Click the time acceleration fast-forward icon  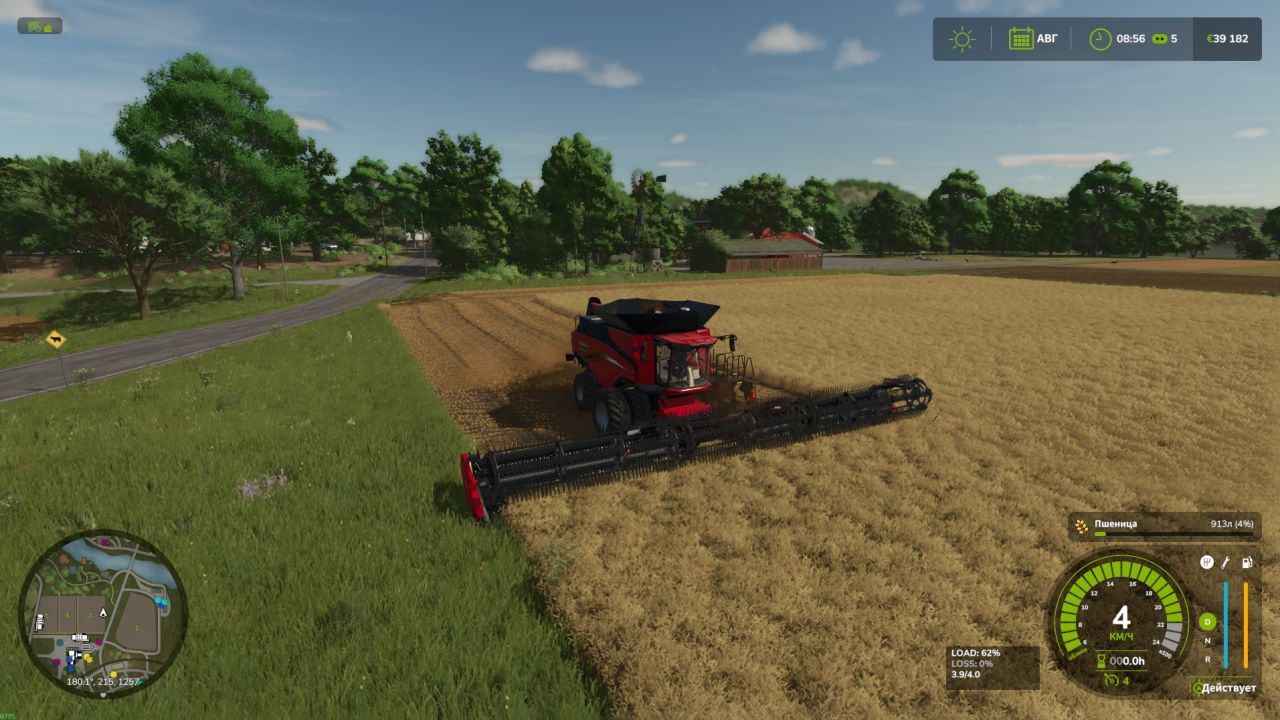[1160, 37]
